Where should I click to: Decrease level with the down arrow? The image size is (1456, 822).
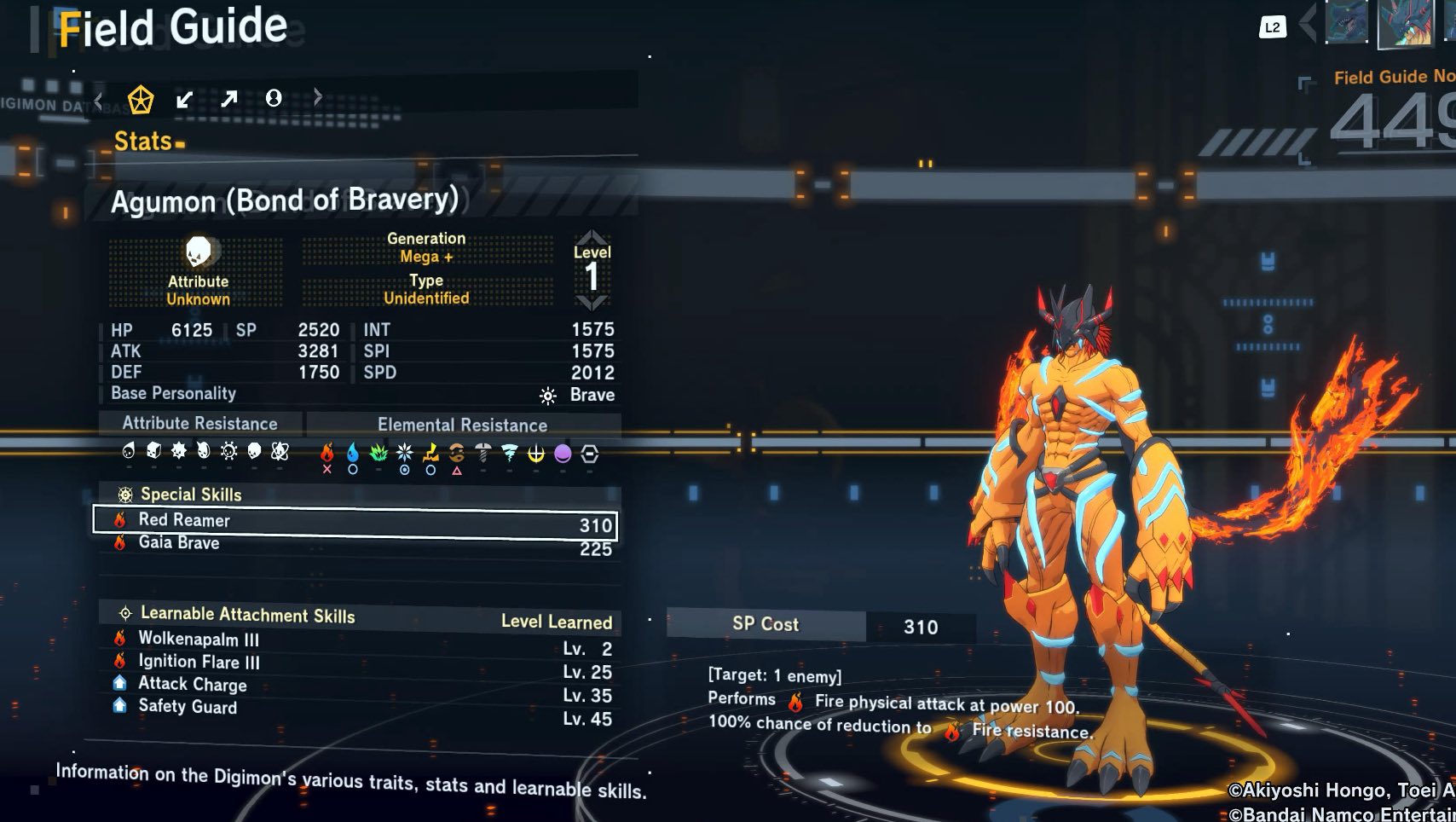(592, 302)
